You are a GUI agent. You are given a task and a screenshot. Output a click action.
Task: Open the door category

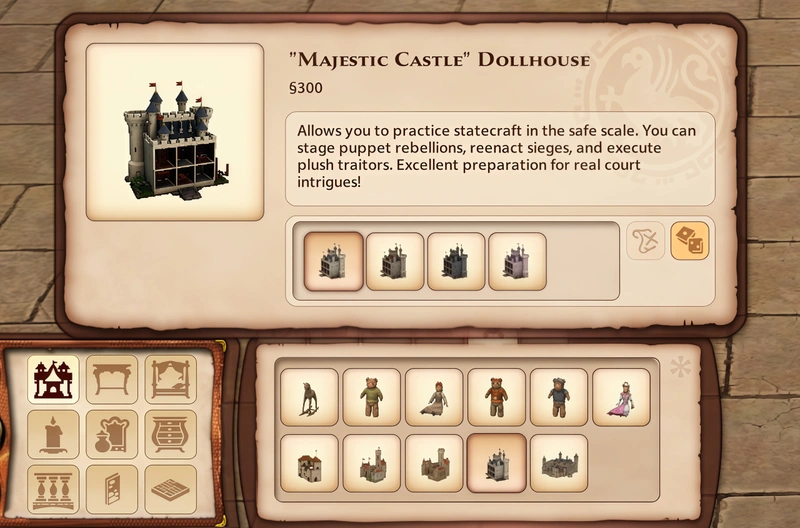coord(111,489)
